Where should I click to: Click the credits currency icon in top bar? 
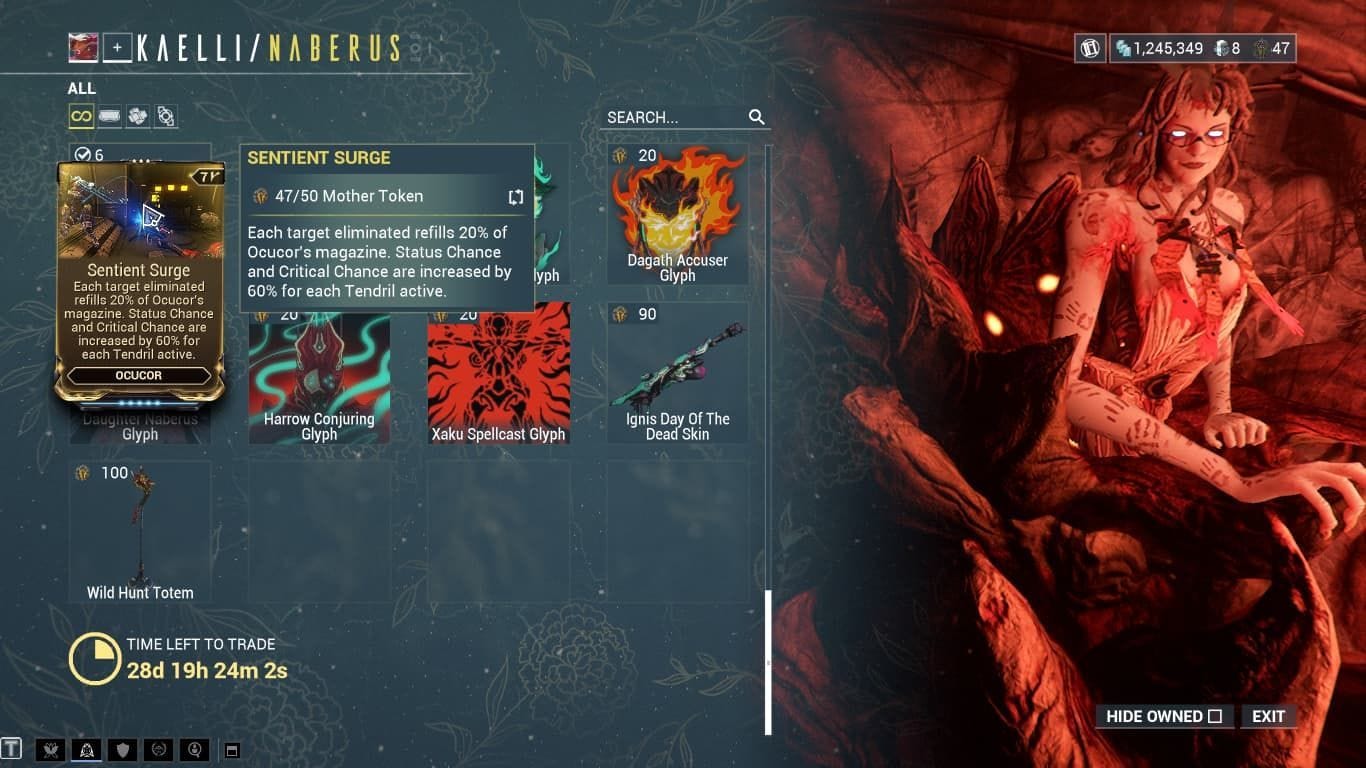coord(1122,47)
